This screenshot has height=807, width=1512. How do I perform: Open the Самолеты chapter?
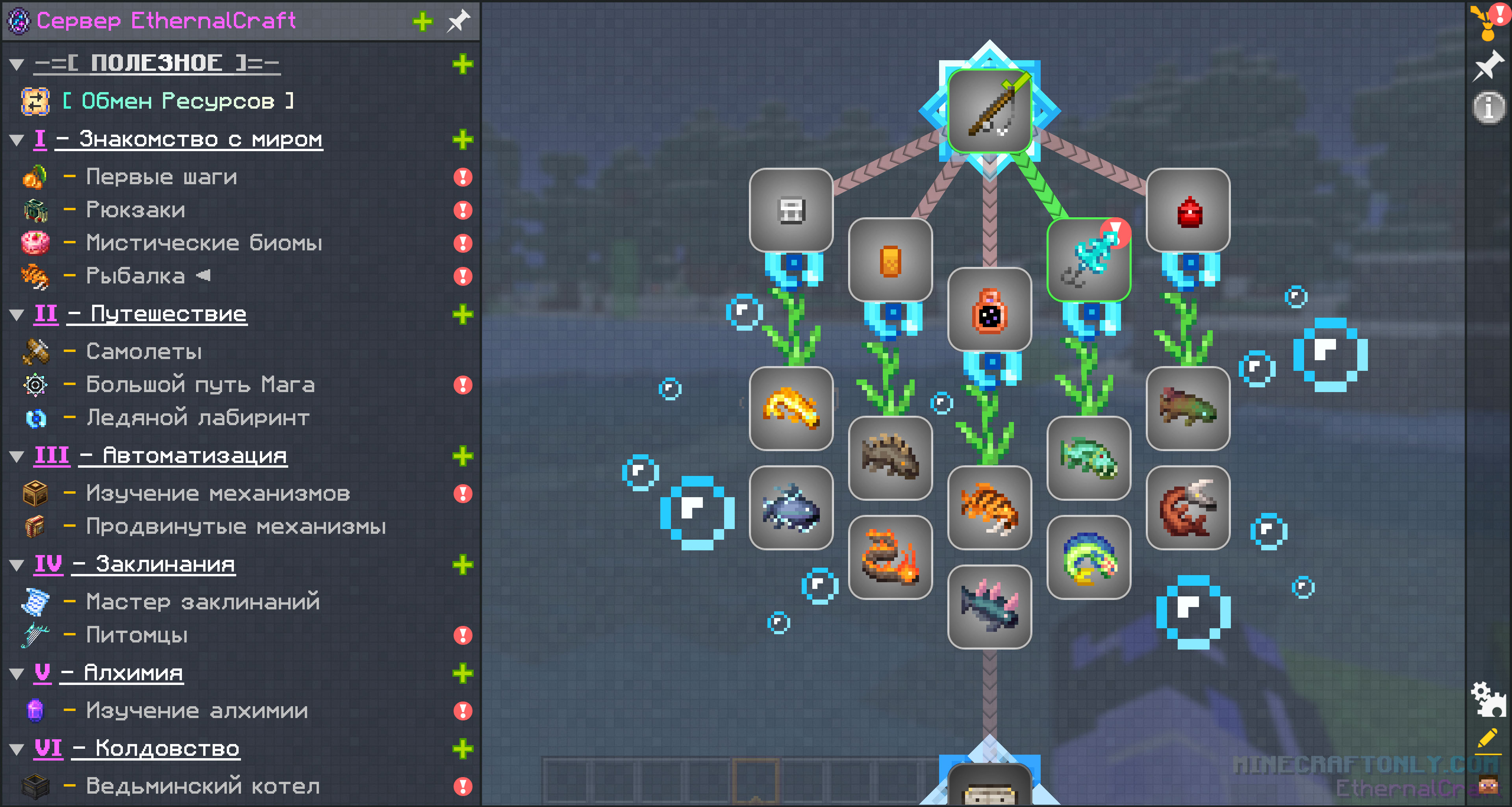[x=144, y=351]
